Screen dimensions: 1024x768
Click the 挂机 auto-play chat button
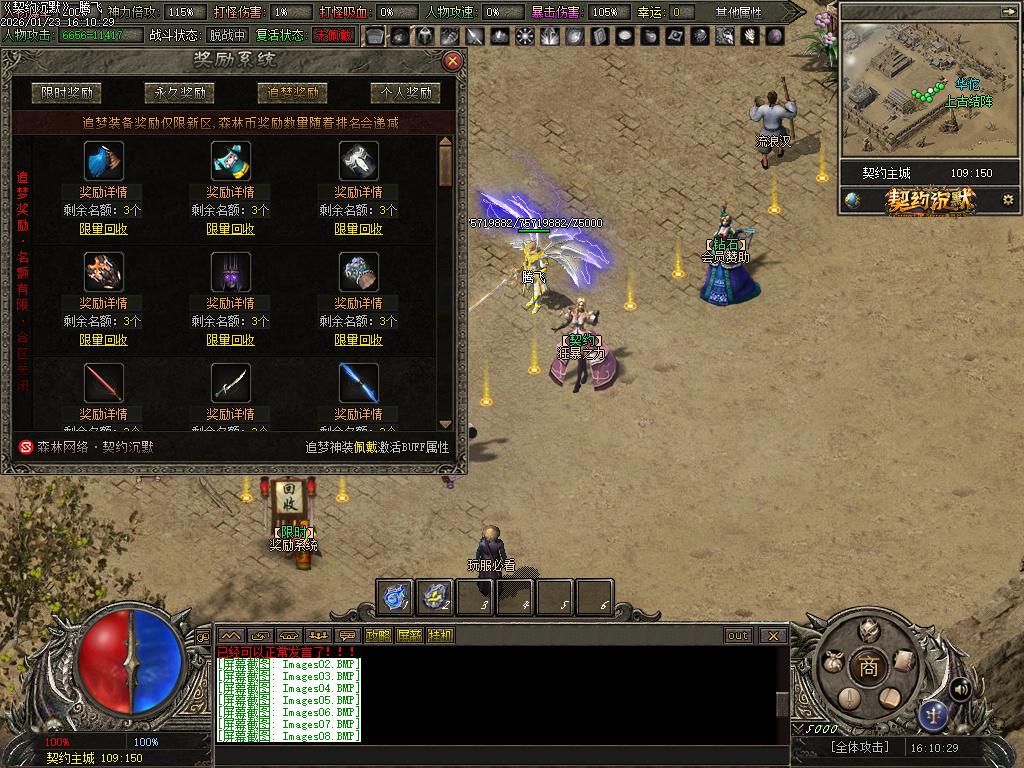click(x=440, y=635)
